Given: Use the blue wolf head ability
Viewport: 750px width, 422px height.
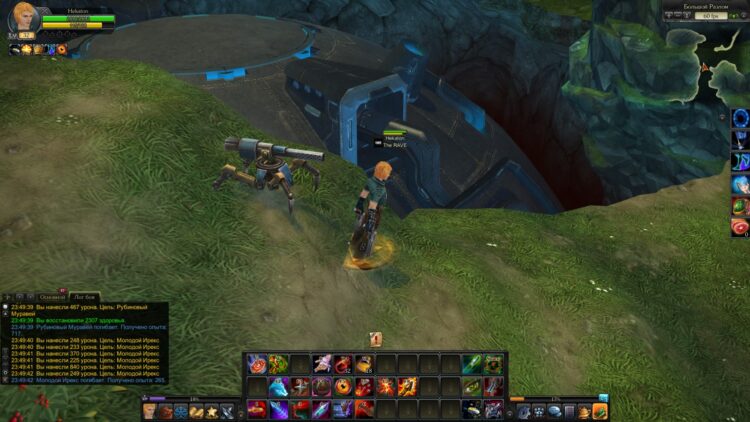Looking at the screenshot, I should 277,386.
